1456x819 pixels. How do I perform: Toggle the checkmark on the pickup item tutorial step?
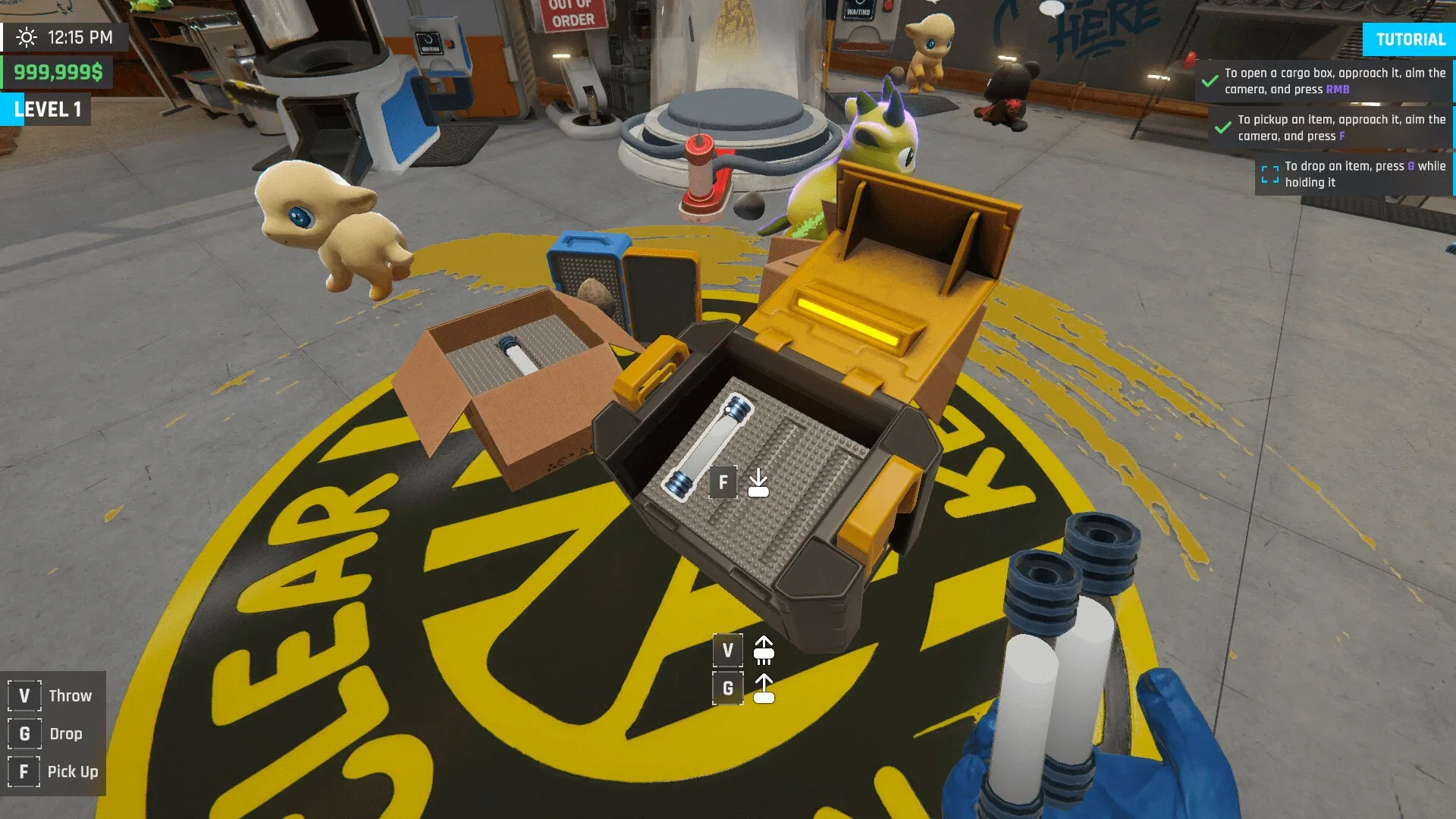[x=1222, y=127]
